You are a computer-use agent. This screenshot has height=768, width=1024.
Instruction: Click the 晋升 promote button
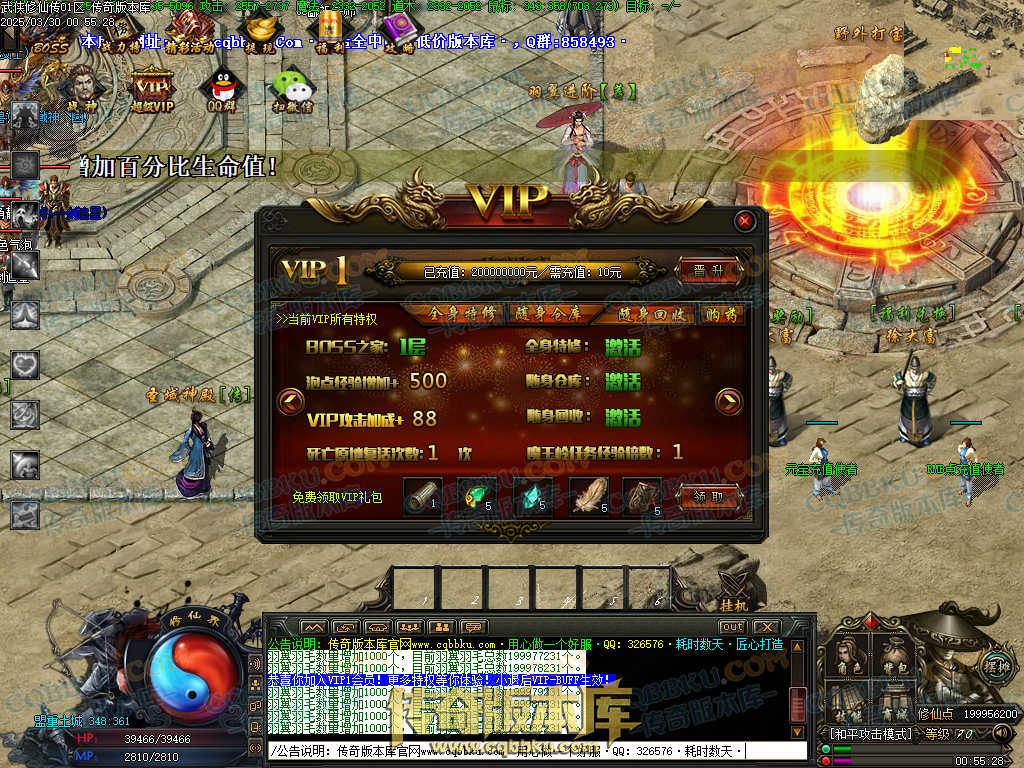point(708,270)
